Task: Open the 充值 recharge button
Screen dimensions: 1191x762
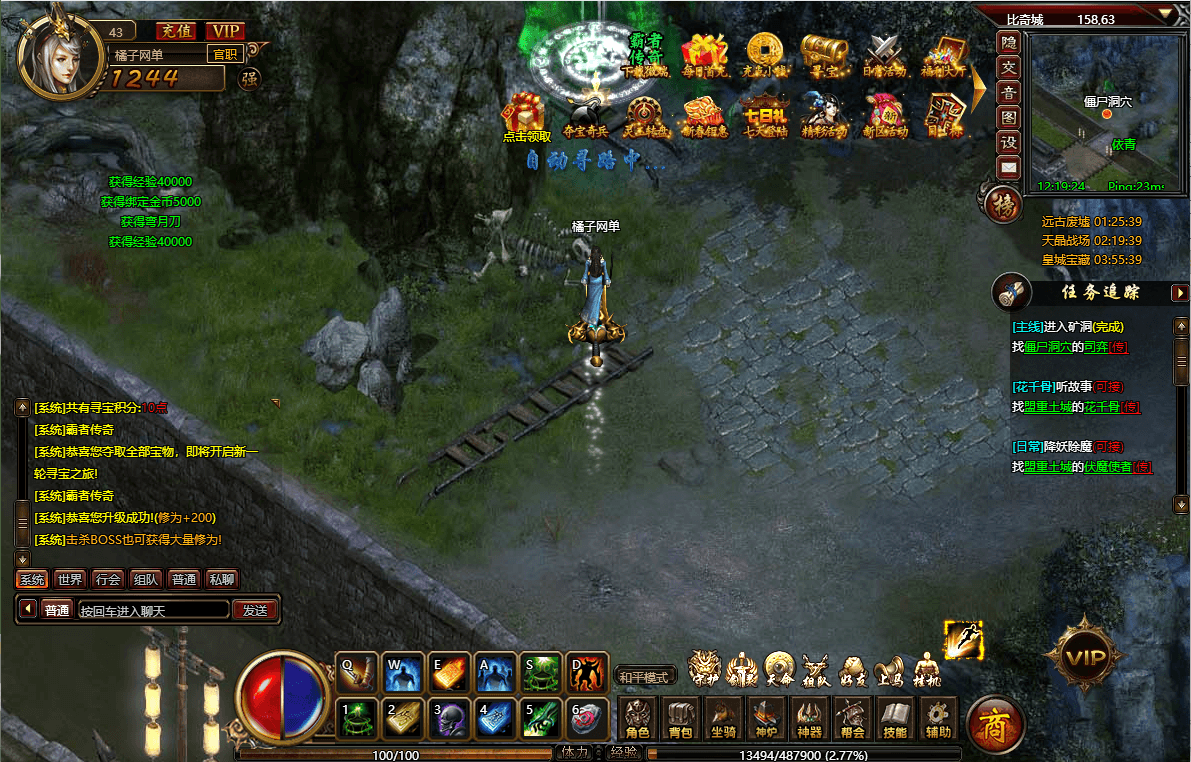Action: pos(175,31)
